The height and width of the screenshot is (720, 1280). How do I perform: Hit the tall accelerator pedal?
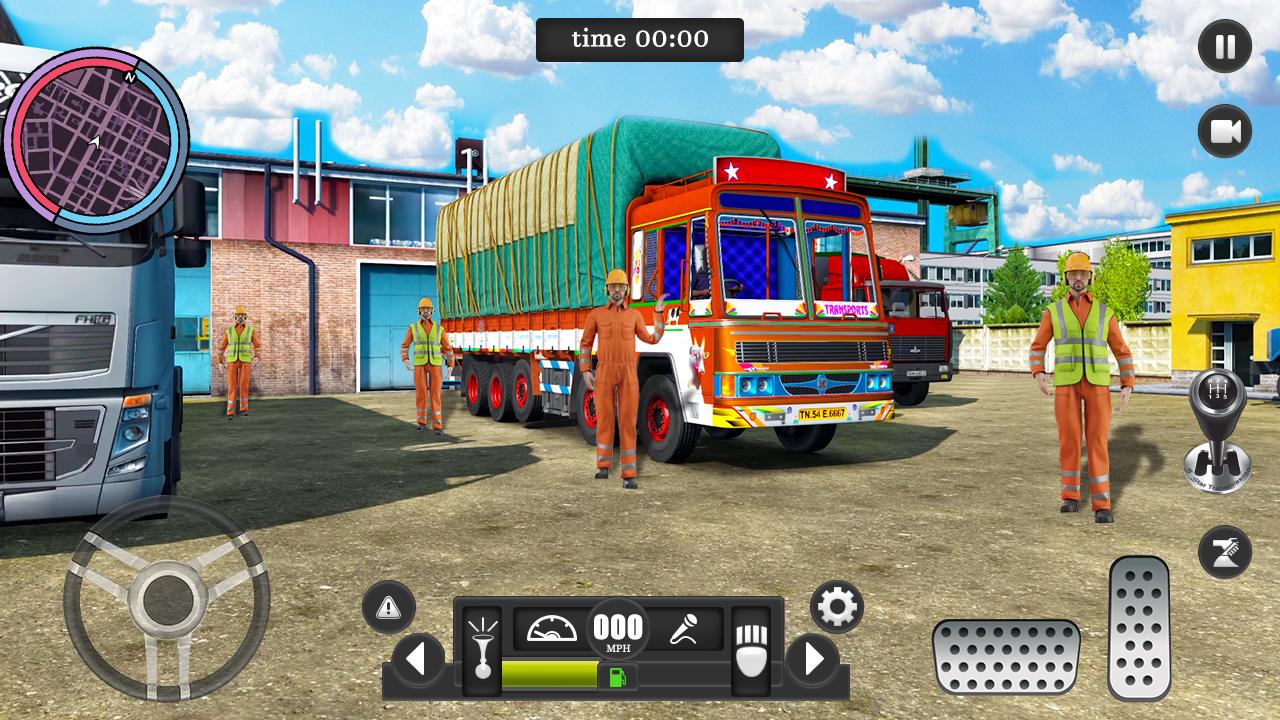tap(1139, 628)
